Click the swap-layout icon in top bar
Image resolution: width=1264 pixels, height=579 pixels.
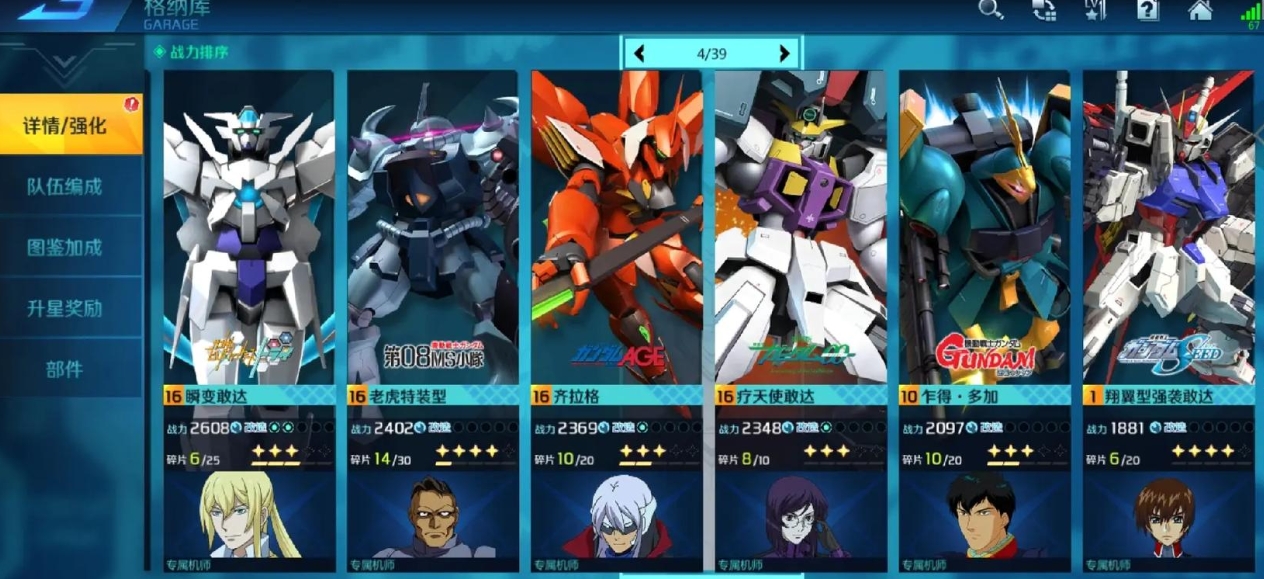[x=1043, y=10]
